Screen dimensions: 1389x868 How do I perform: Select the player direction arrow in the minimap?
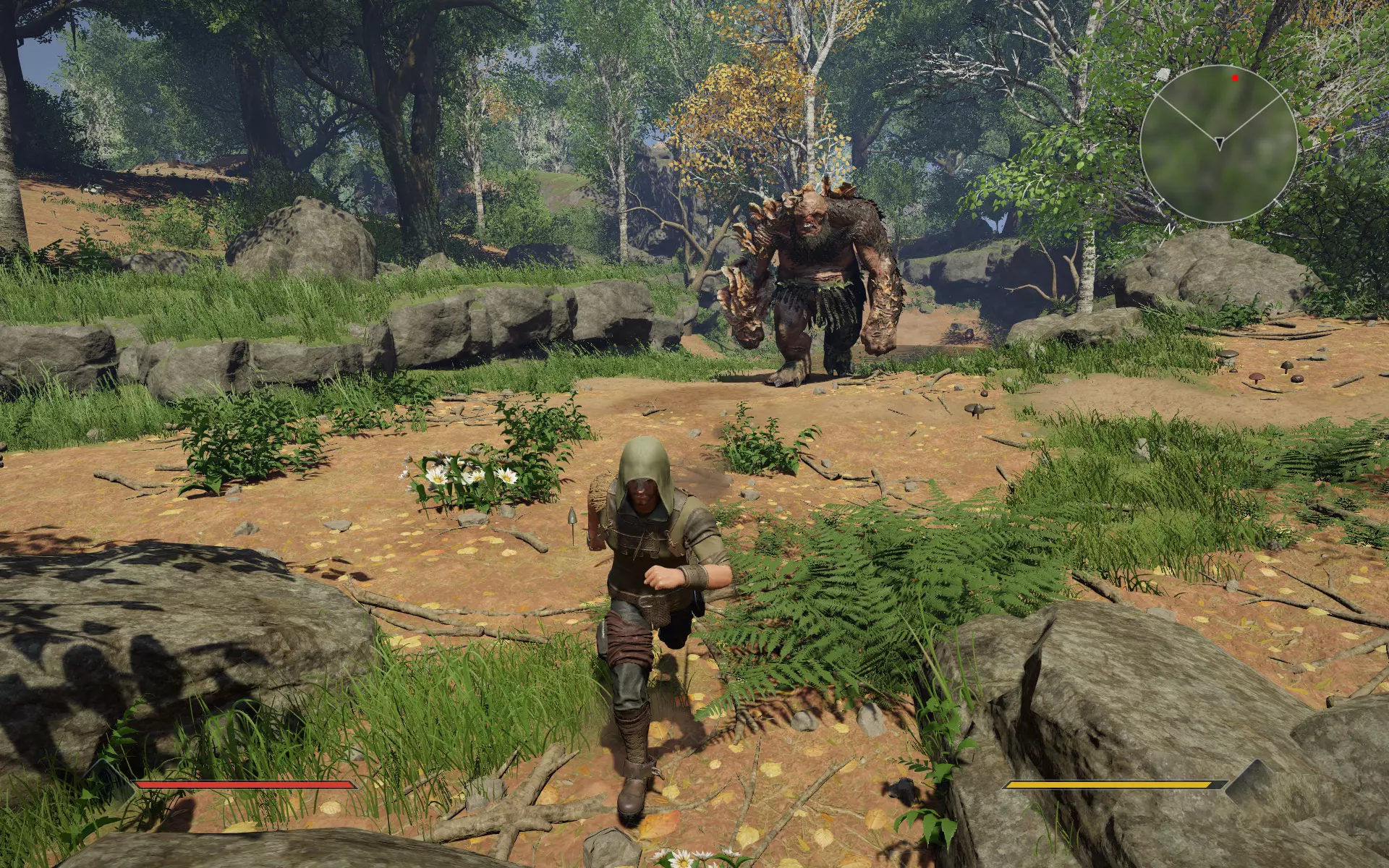point(1220,143)
